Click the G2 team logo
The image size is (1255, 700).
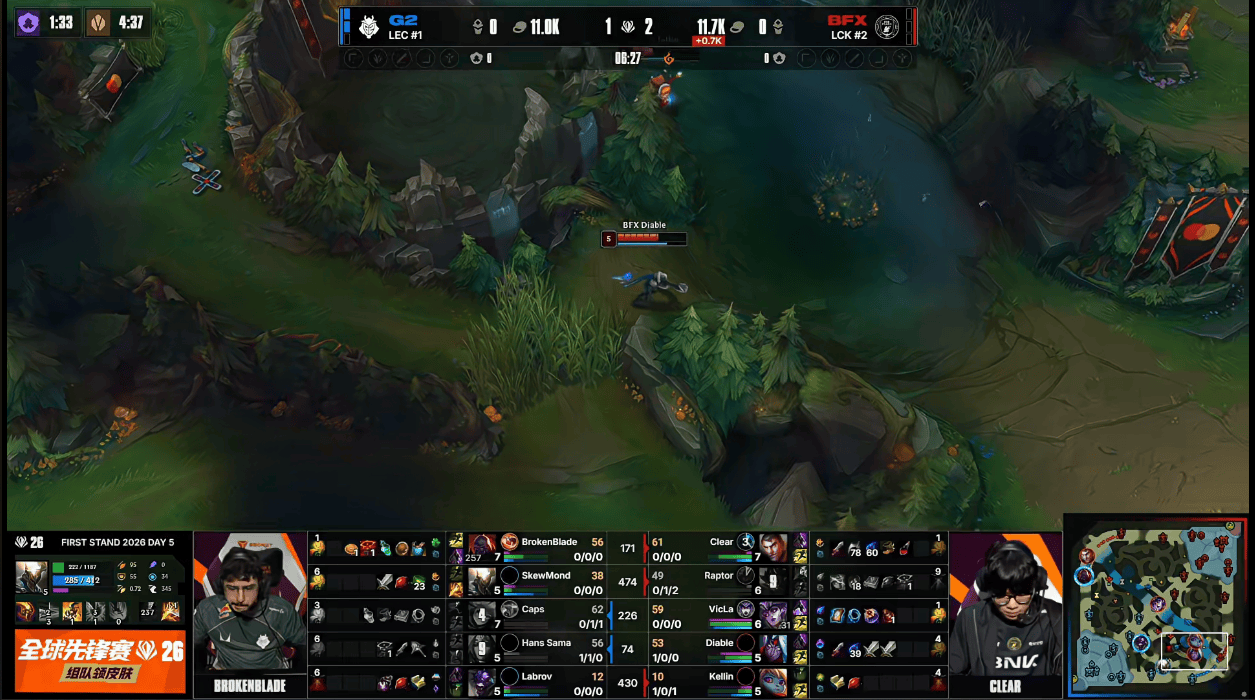click(370, 27)
